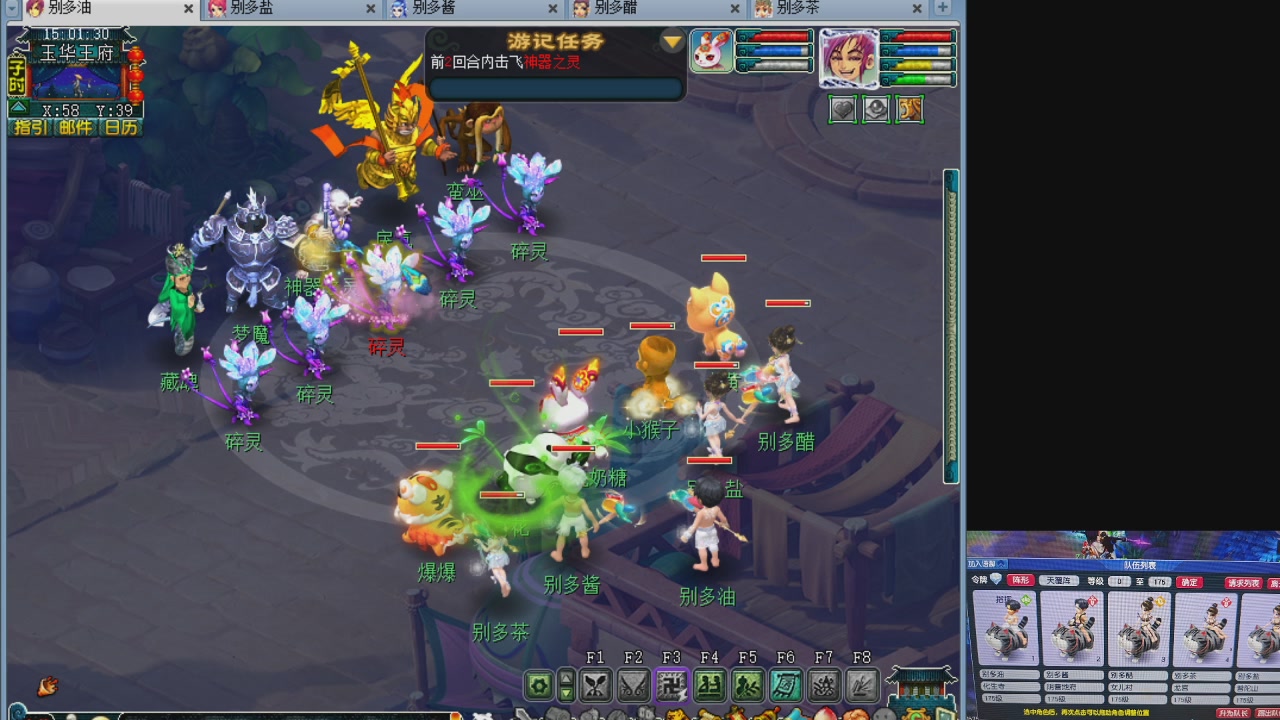
Task: Click the tiger head icon below the portrait
Action: tap(909, 109)
